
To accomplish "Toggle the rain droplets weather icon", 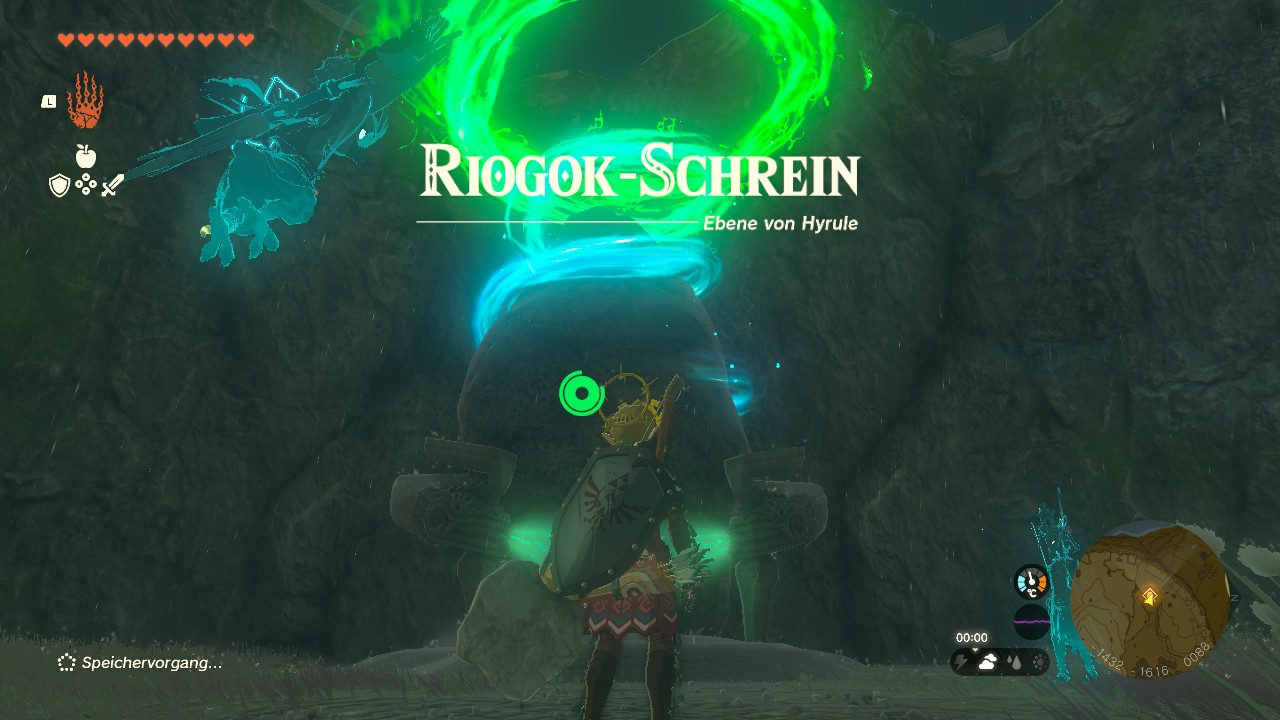I will coord(1014,662).
